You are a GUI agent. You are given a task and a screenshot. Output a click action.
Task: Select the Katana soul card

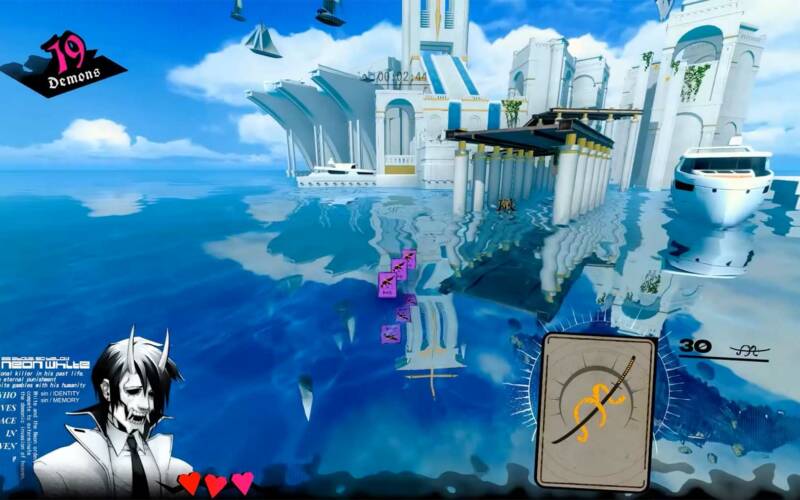[596, 411]
